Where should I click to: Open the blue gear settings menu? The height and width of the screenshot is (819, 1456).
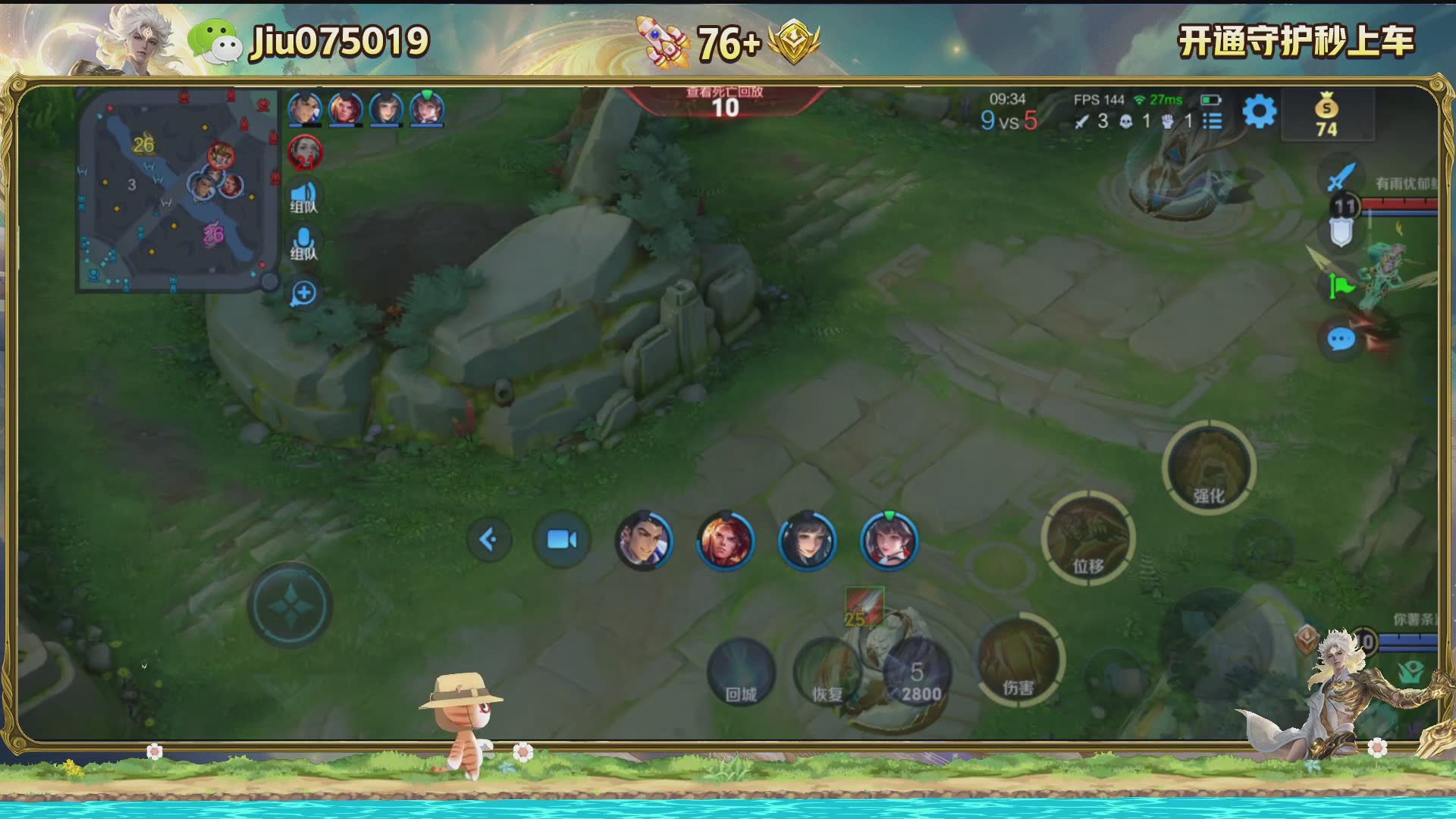(x=1260, y=112)
